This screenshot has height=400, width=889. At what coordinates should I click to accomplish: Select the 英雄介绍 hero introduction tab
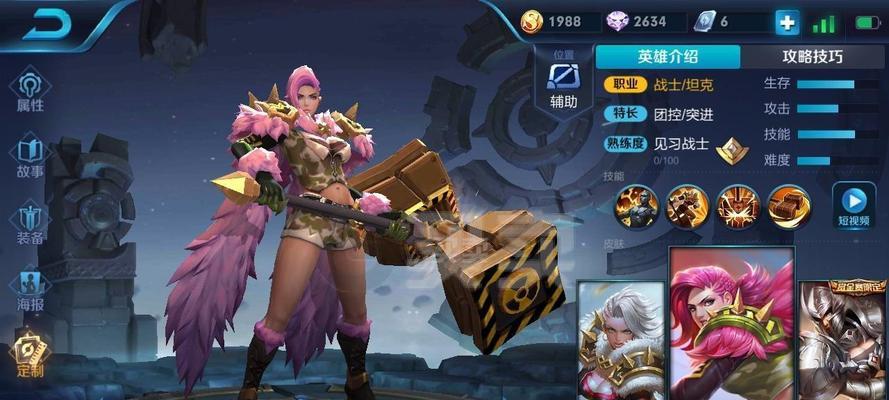(669, 57)
